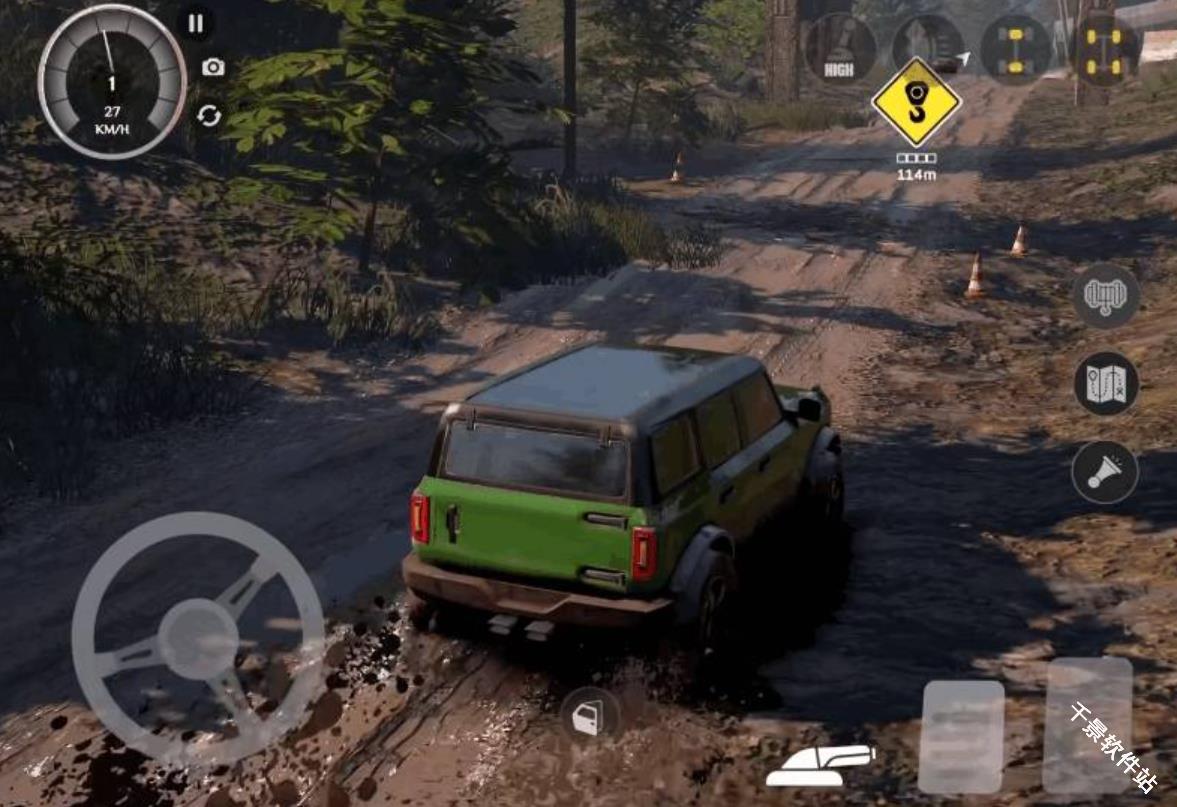Pause the game
This screenshot has width=1177, height=807.
[196, 24]
